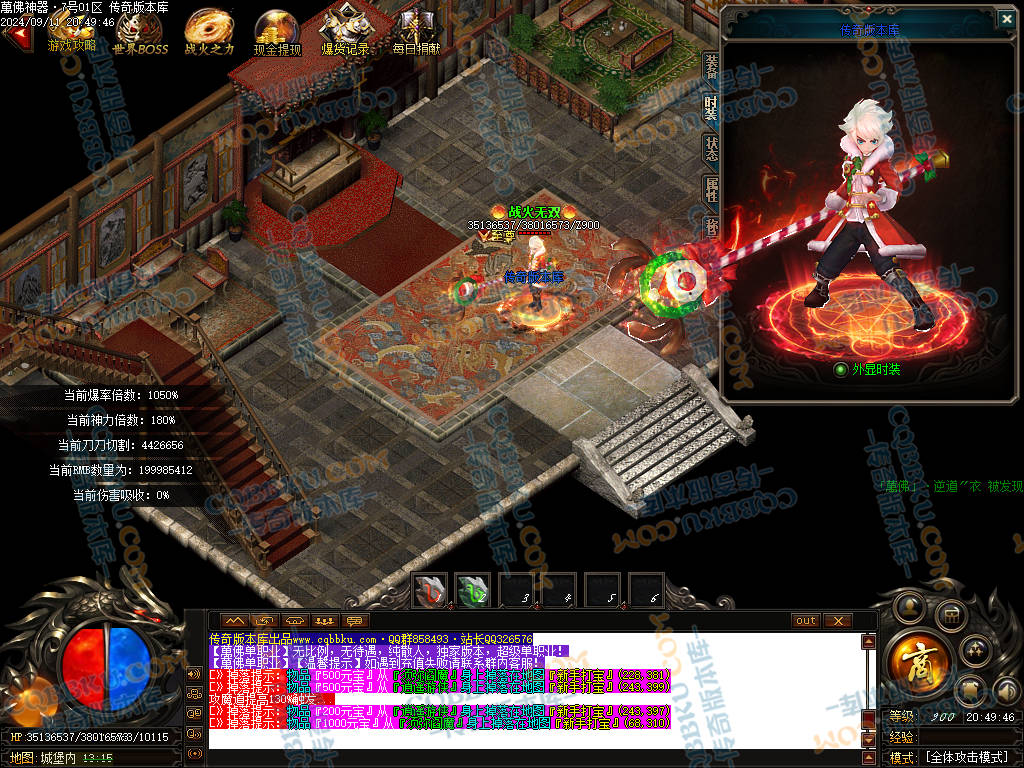Close the chat window with its X button
Screen dimensions: 1024x768
(x=837, y=620)
